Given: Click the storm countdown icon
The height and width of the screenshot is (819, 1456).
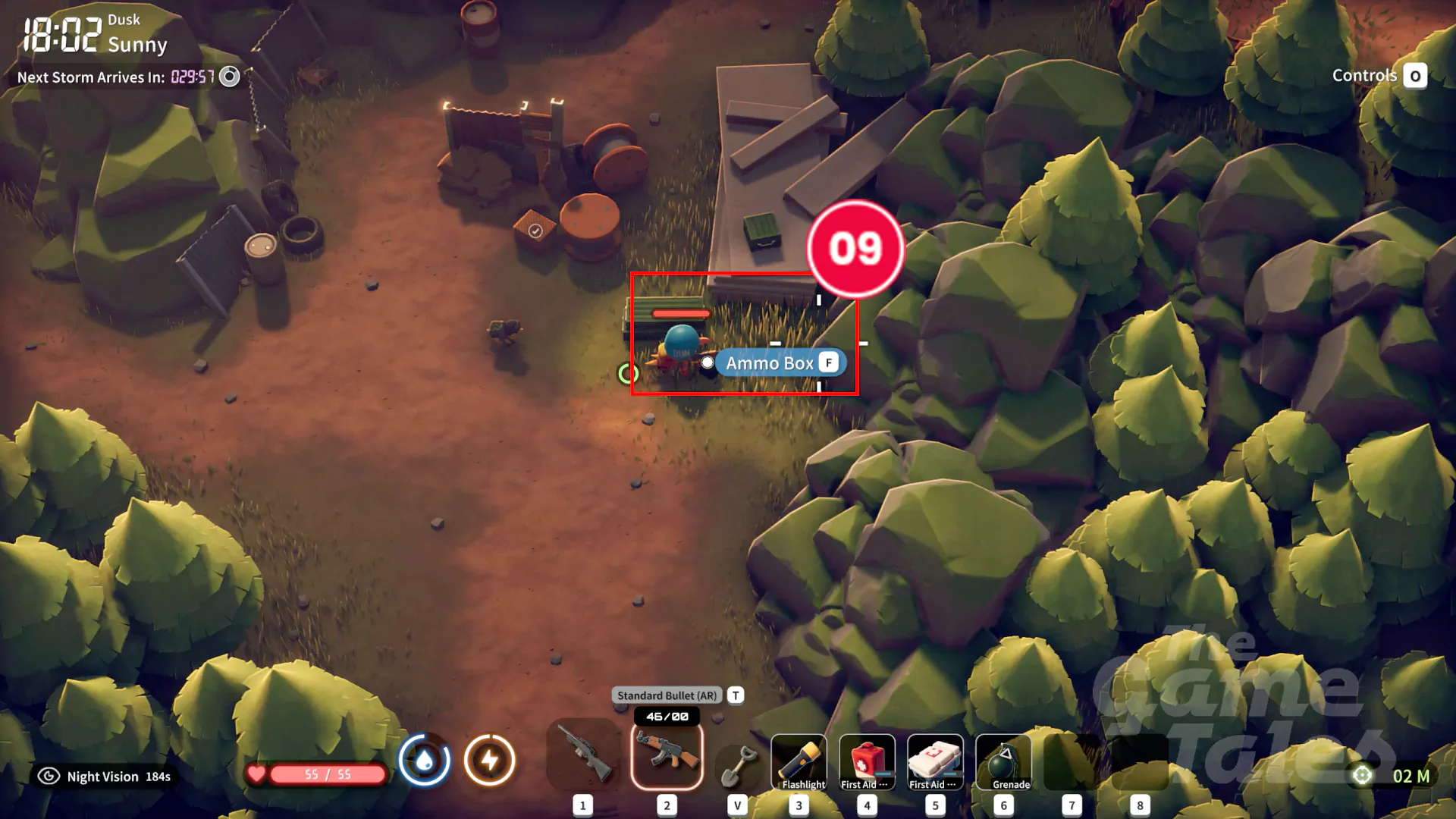Looking at the screenshot, I should click(229, 77).
